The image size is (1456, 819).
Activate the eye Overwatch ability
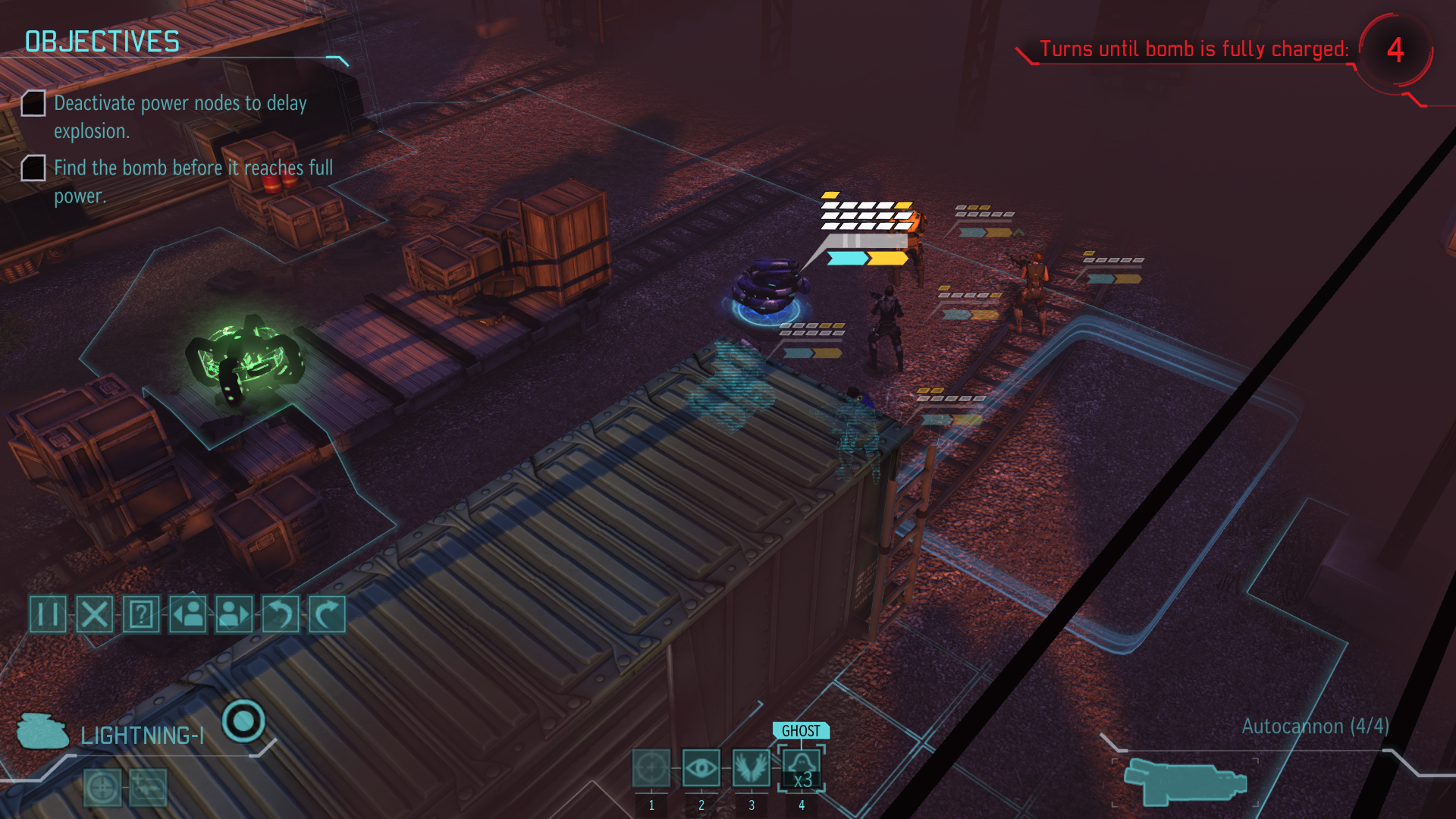pos(701,768)
